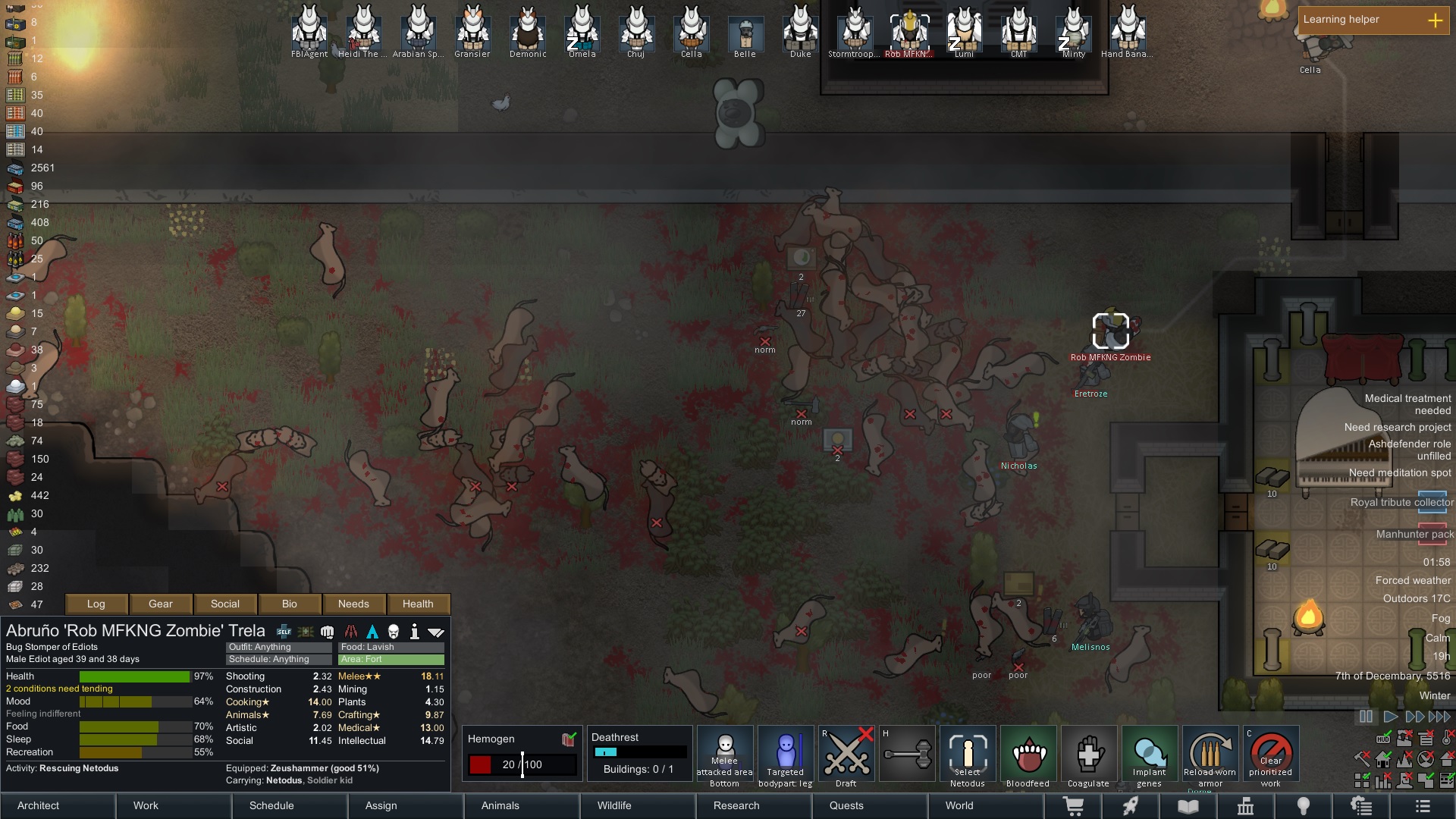Expand the Learning helper panel
This screenshot has height=819, width=1456.
(x=1435, y=20)
